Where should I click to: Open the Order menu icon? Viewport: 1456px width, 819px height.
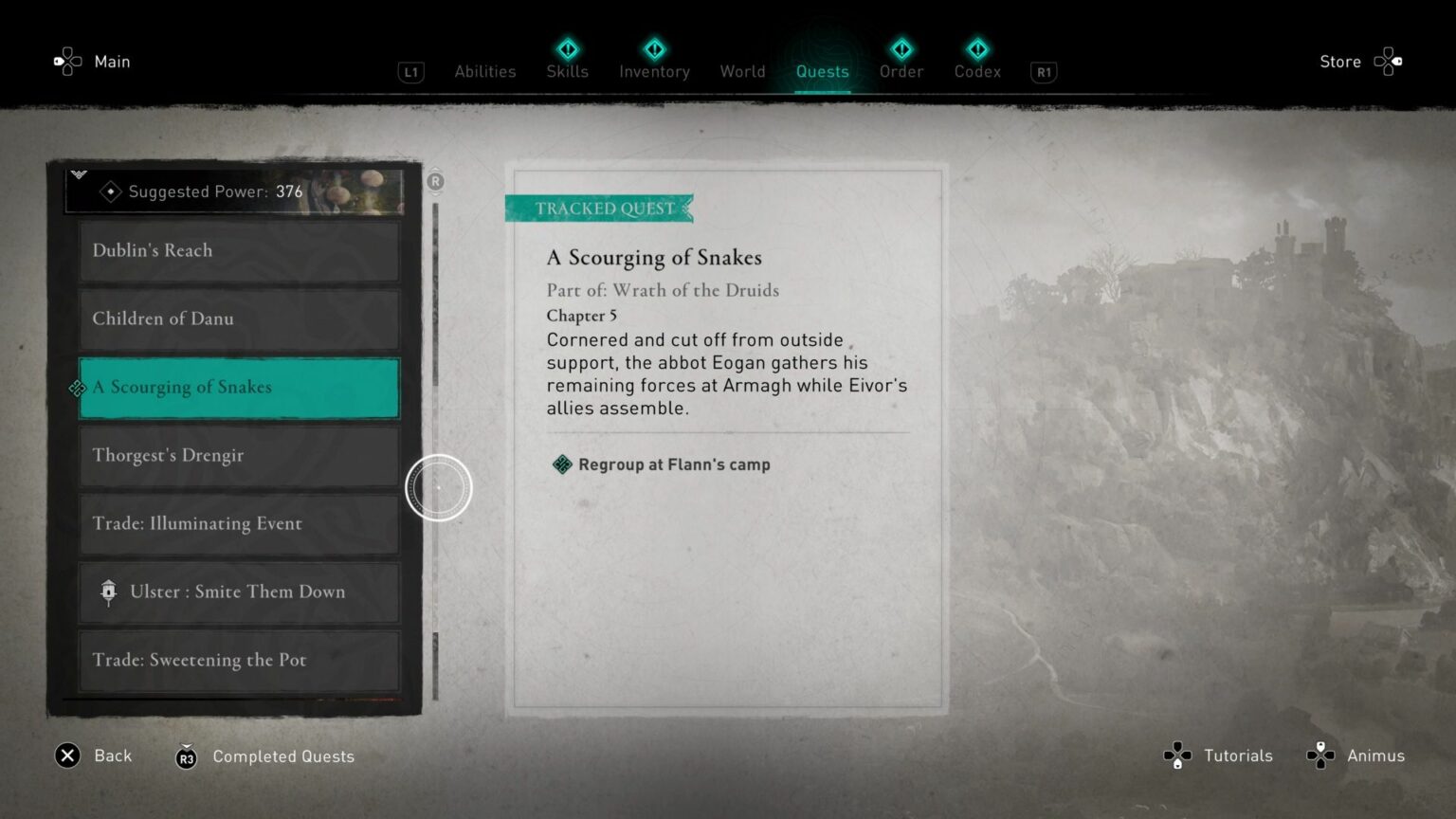[x=901, y=48]
